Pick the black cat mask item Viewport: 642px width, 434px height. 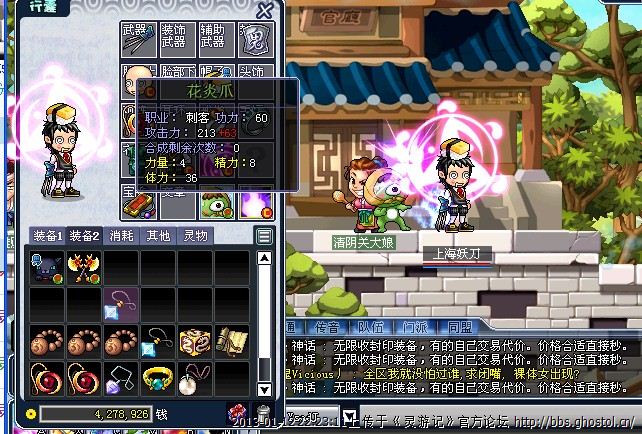click(47, 267)
